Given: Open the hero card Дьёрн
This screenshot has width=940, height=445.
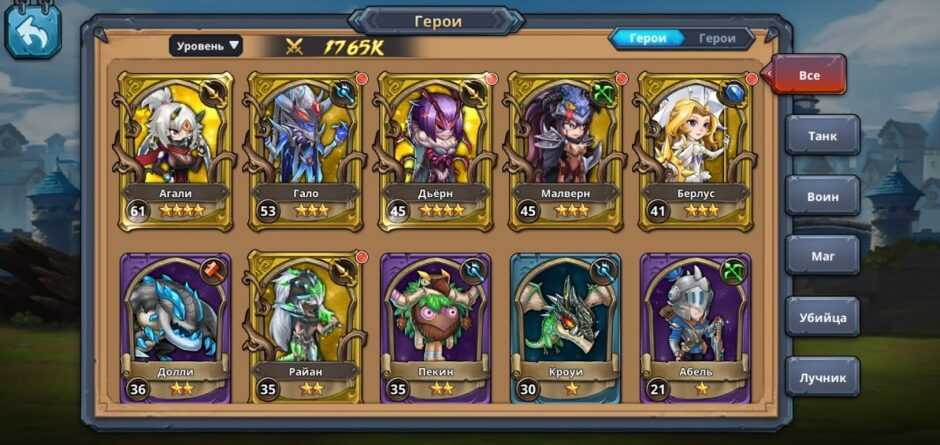Looking at the screenshot, I should (x=434, y=150).
